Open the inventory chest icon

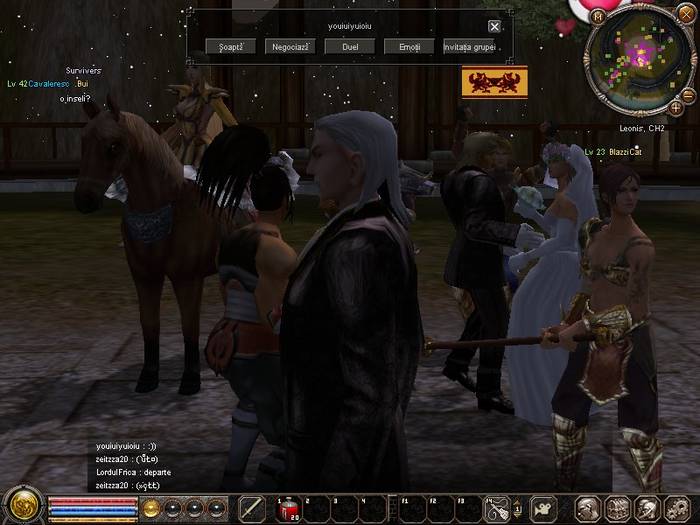[x=617, y=509]
